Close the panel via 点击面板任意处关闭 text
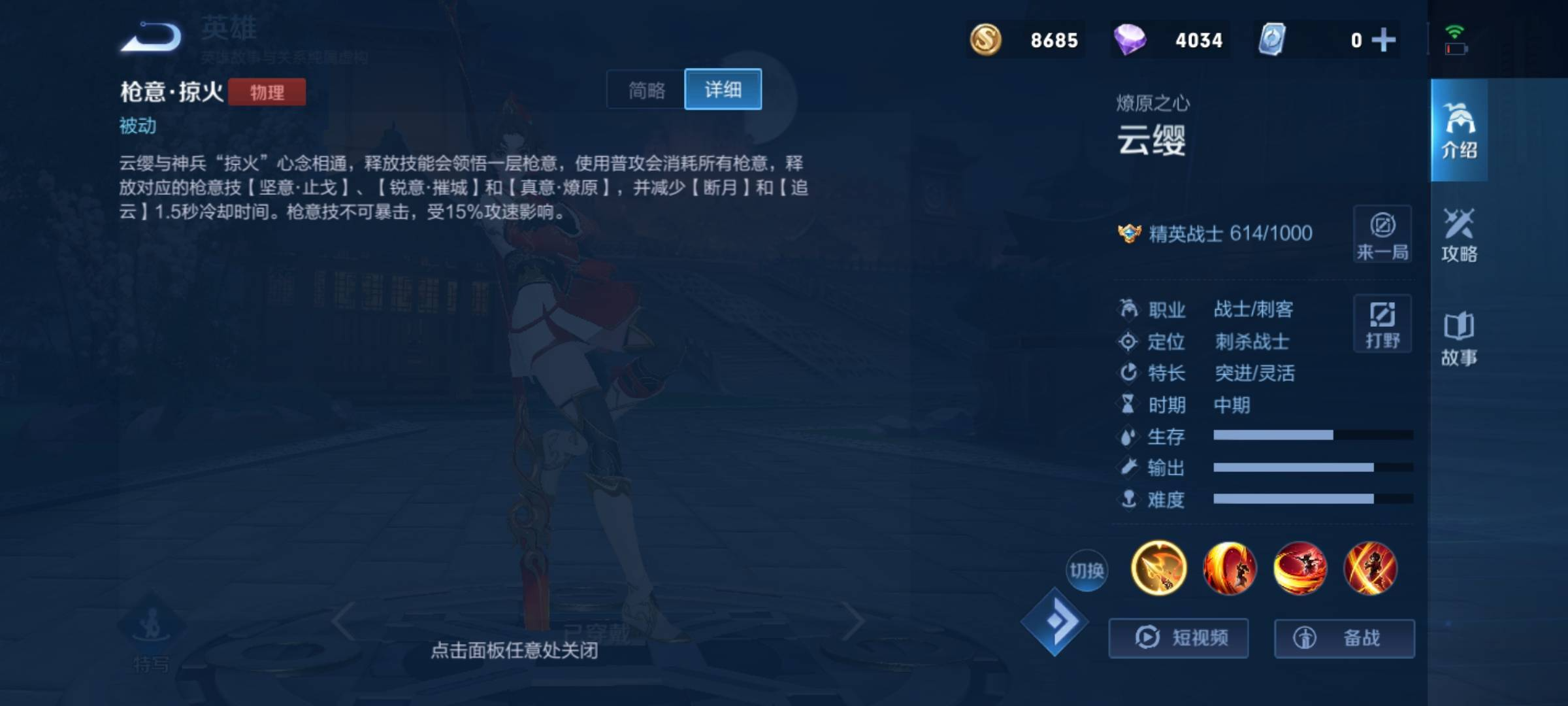The image size is (1568, 706). click(514, 650)
